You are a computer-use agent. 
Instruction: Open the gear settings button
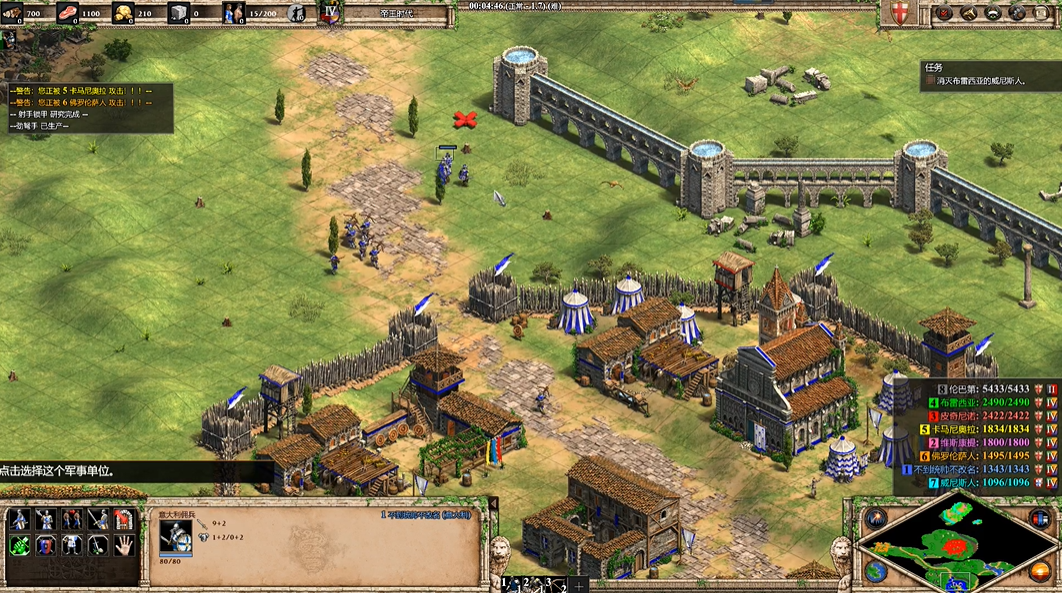[x=1017, y=13]
